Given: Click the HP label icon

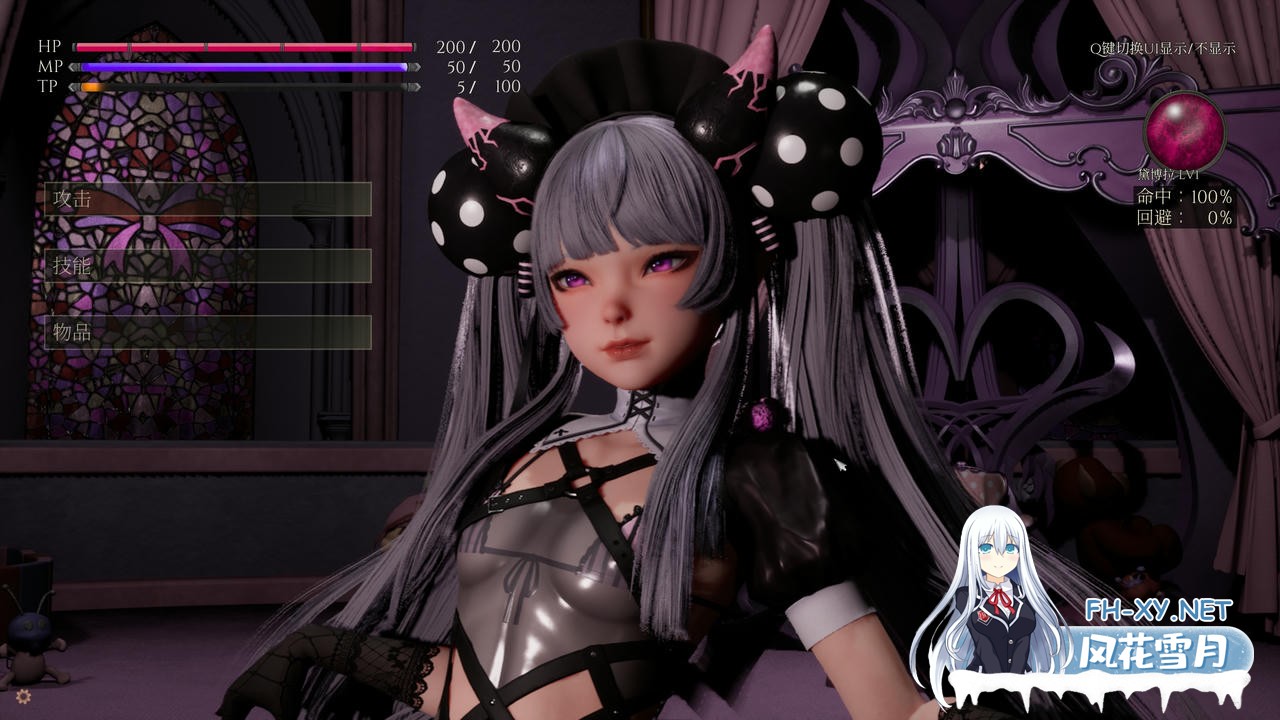Looking at the screenshot, I should [48, 45].
